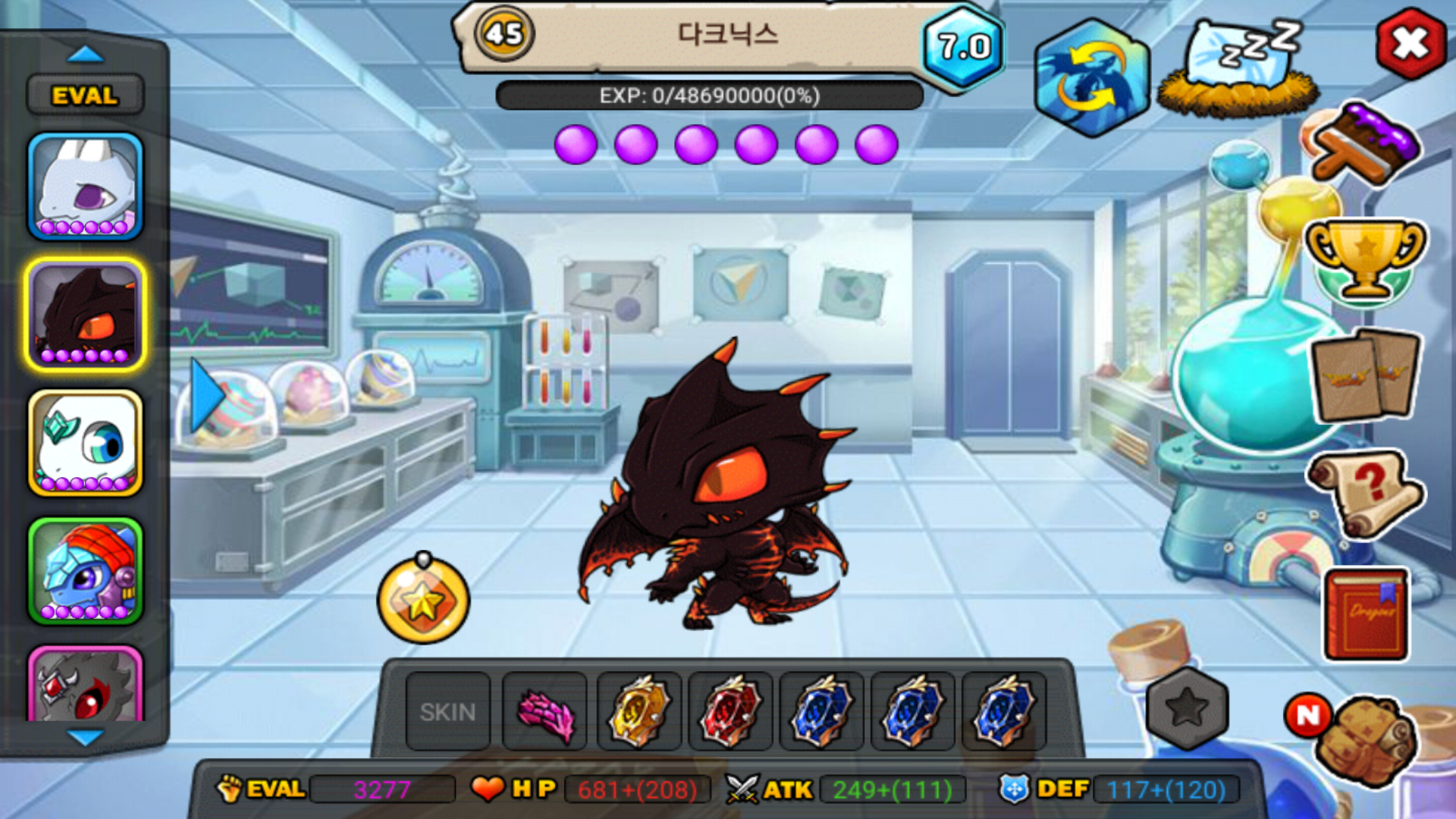Select the pink crystal claw equipment slot
1456x819 pixels.
545,713
